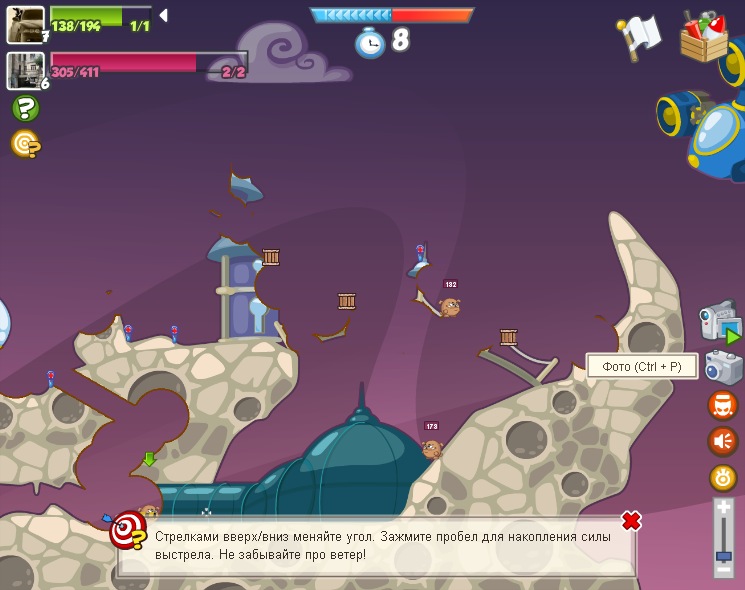Viewport: 745px width, 590px height.
Task: Click the yellow ring button above zoom
Action: (722, 477)
